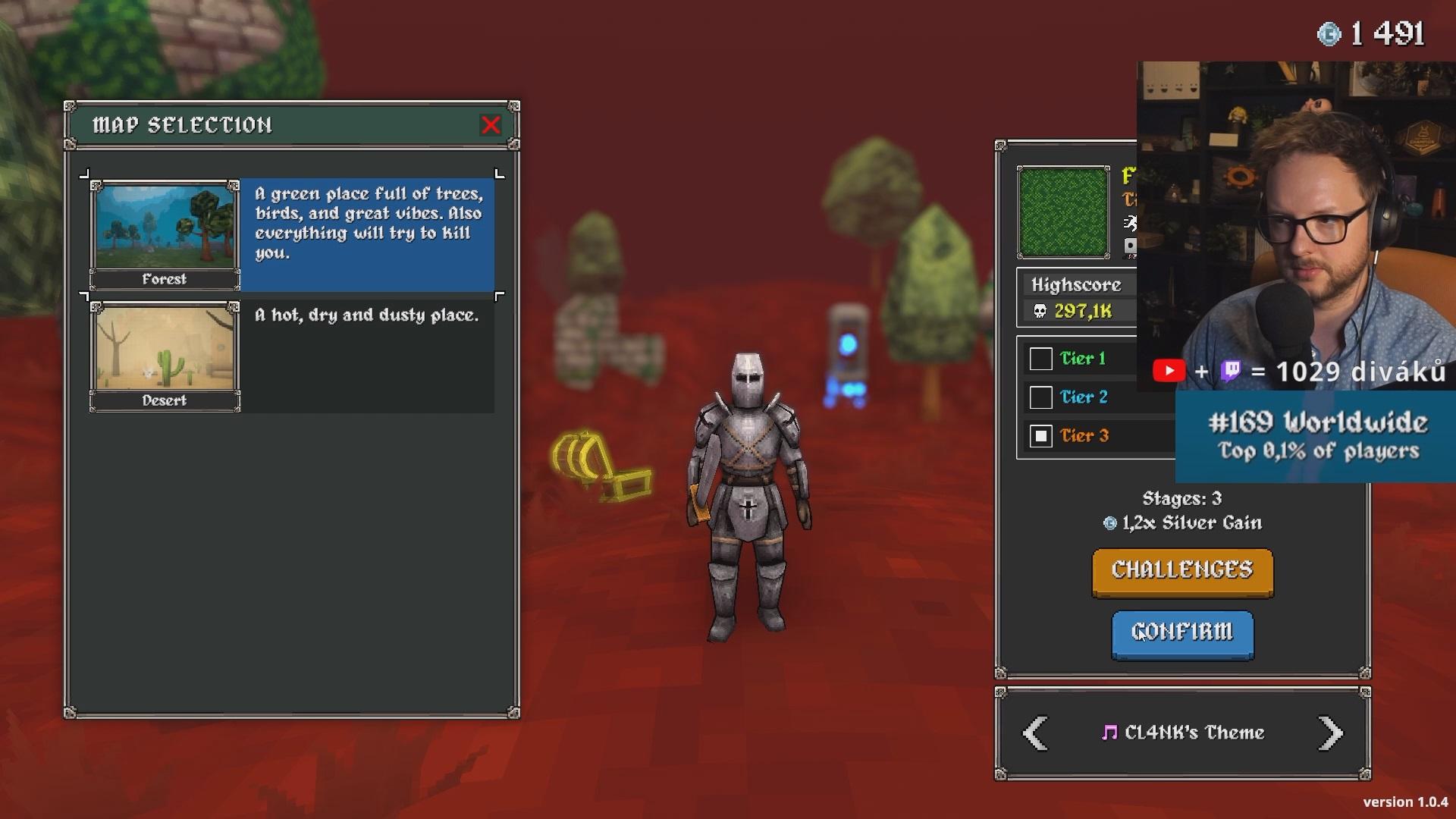Toggle the Tier 3 checkbox
Image resolution: width=1456 pixels, height=819 pixels.
coord(1040,436)
